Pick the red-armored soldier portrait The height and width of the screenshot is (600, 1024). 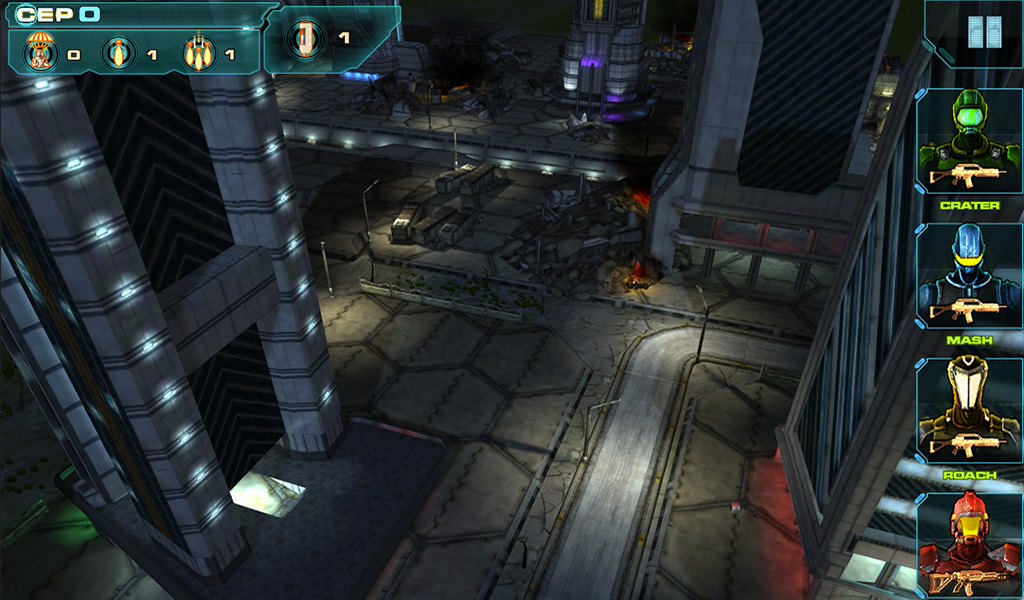click(x=968, y=547)
